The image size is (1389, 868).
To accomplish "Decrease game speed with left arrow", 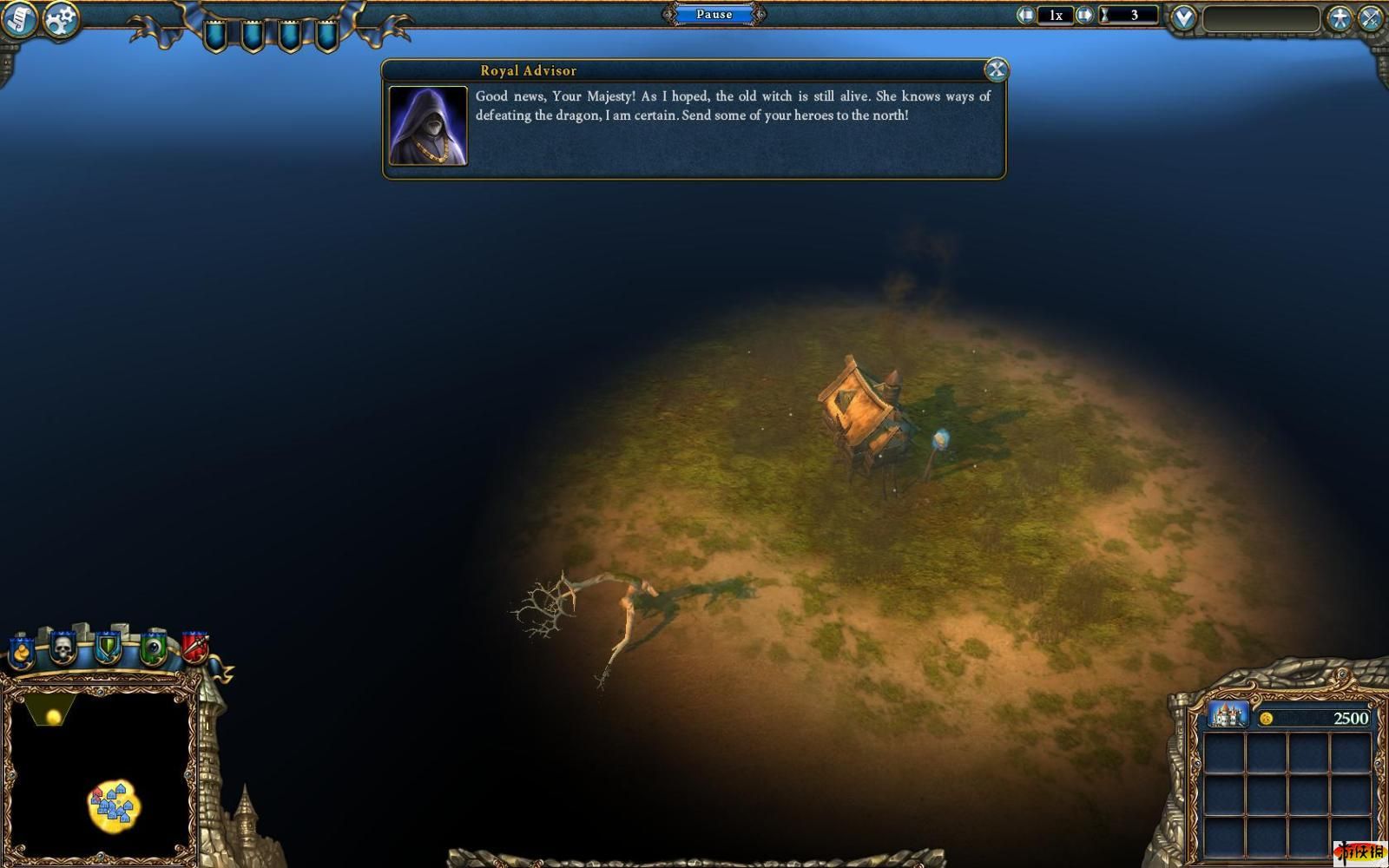I will 1026,15.
